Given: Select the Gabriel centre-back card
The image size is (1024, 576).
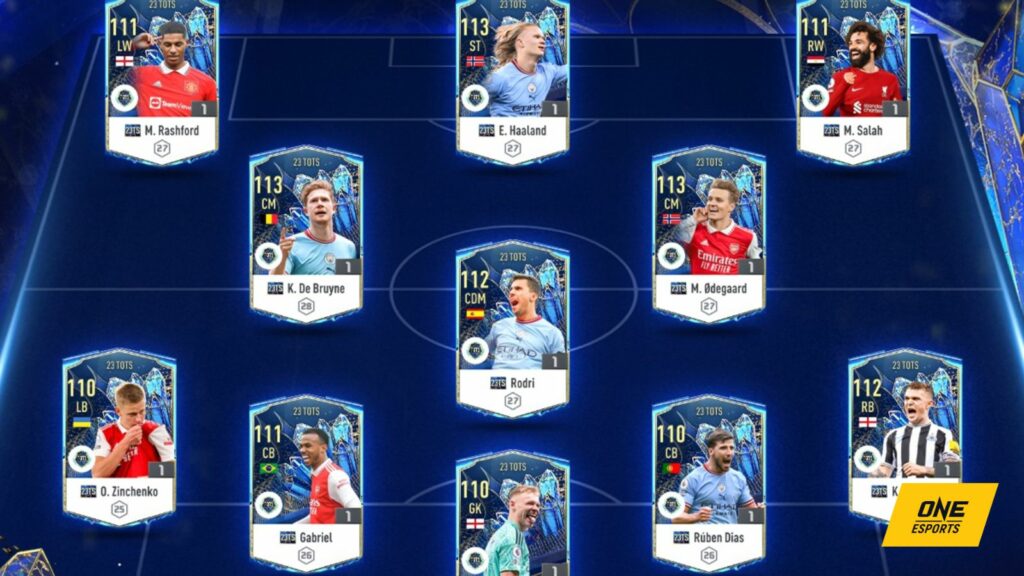Looking at the screenshot, I should point(306,482).
